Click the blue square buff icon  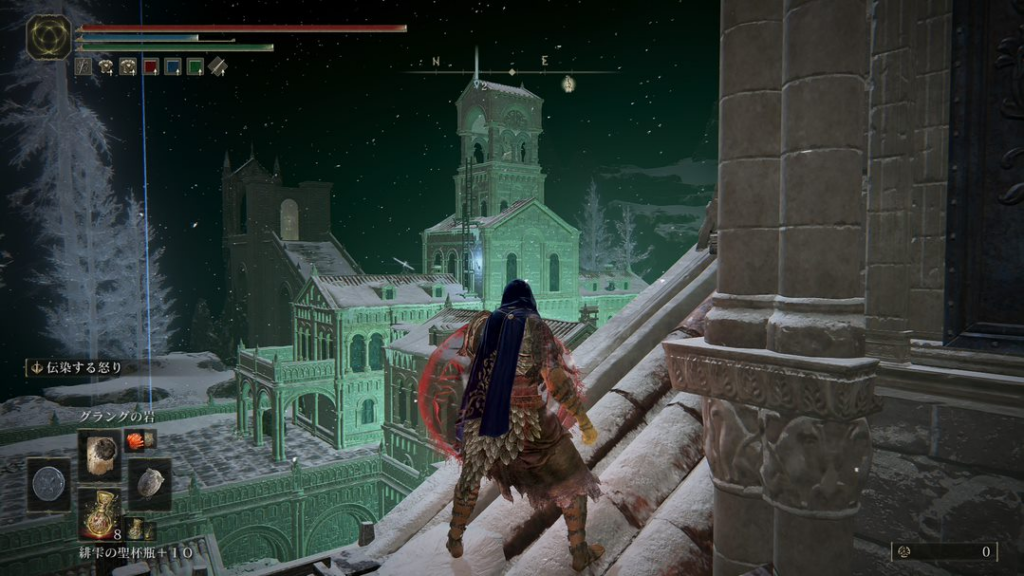pyautogui.click(x=172, y=67)
